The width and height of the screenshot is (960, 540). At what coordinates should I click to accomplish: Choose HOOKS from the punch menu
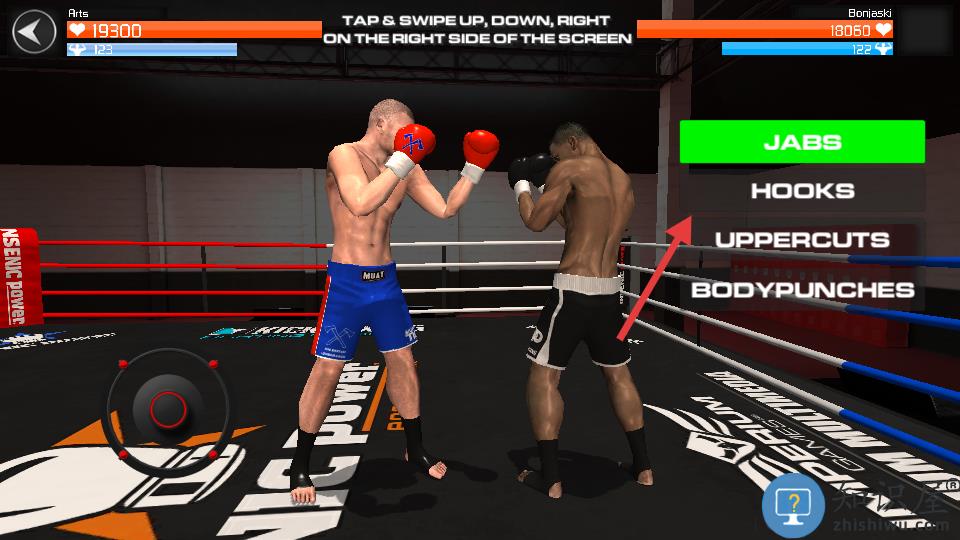pos(802,191)
